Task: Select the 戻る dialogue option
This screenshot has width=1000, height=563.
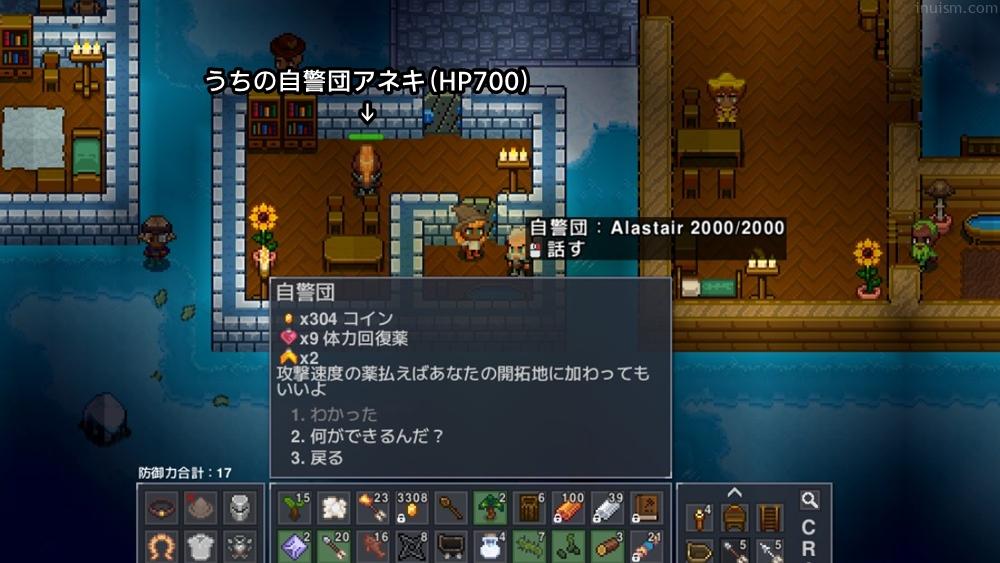Action: coord(317,458)
